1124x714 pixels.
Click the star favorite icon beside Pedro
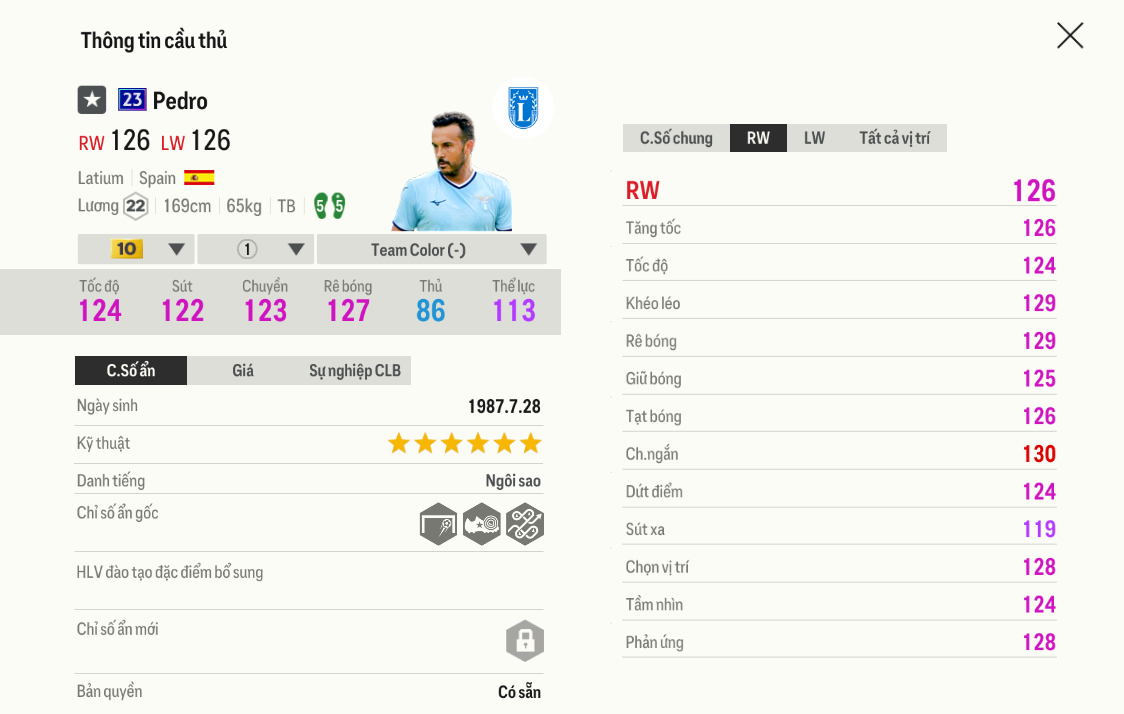(x=92, y=100)
